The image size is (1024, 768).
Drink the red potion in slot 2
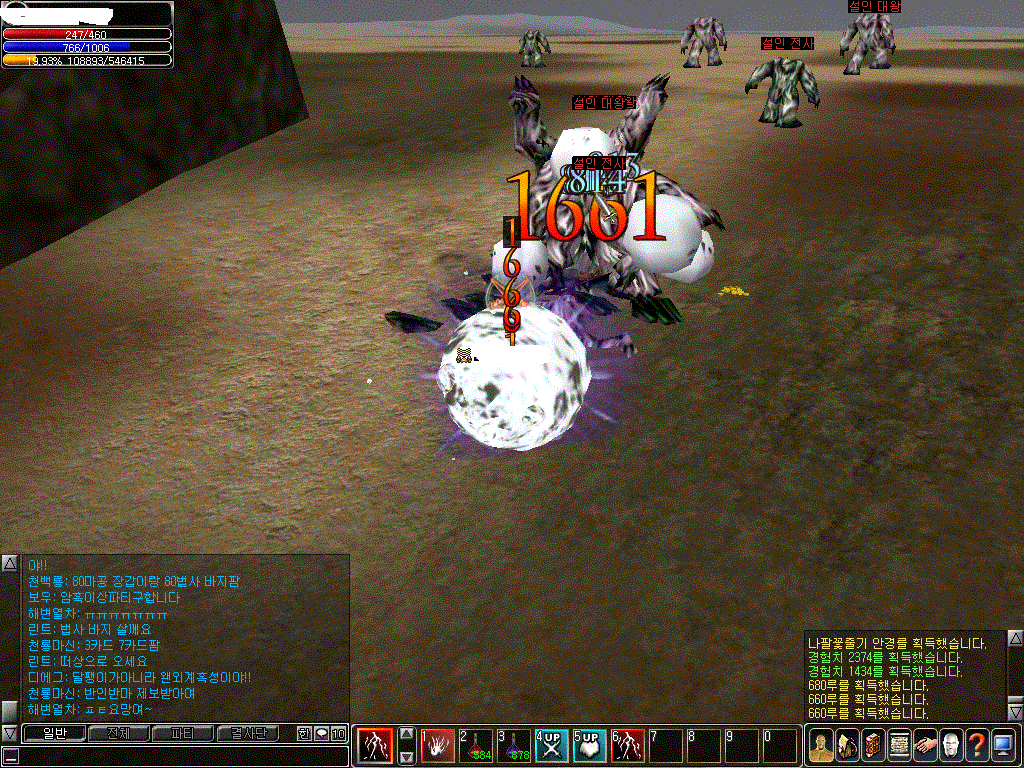click(x=476, y=746)
